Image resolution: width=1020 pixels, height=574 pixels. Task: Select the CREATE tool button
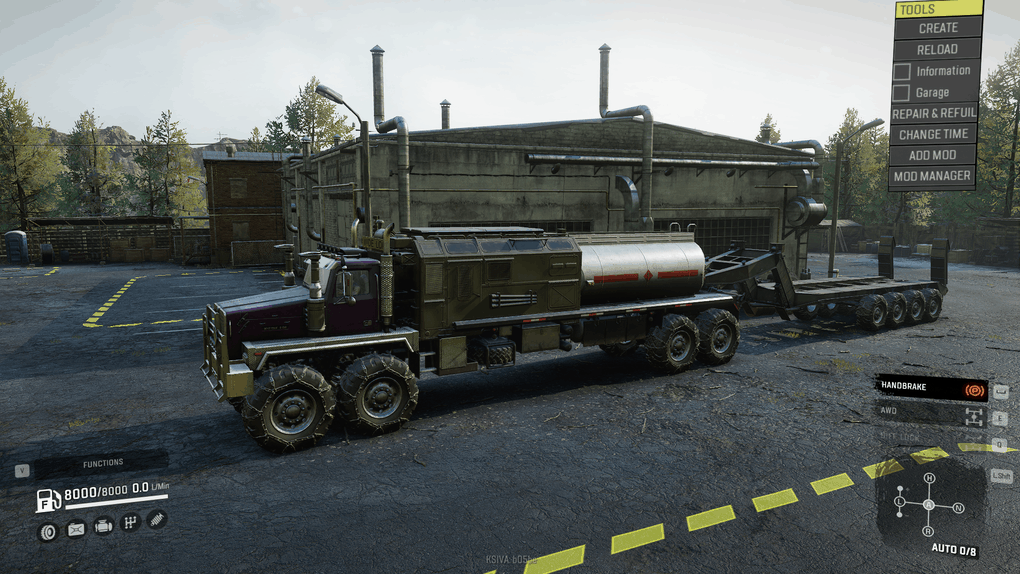pyautogui.click(x=938, y=28)
